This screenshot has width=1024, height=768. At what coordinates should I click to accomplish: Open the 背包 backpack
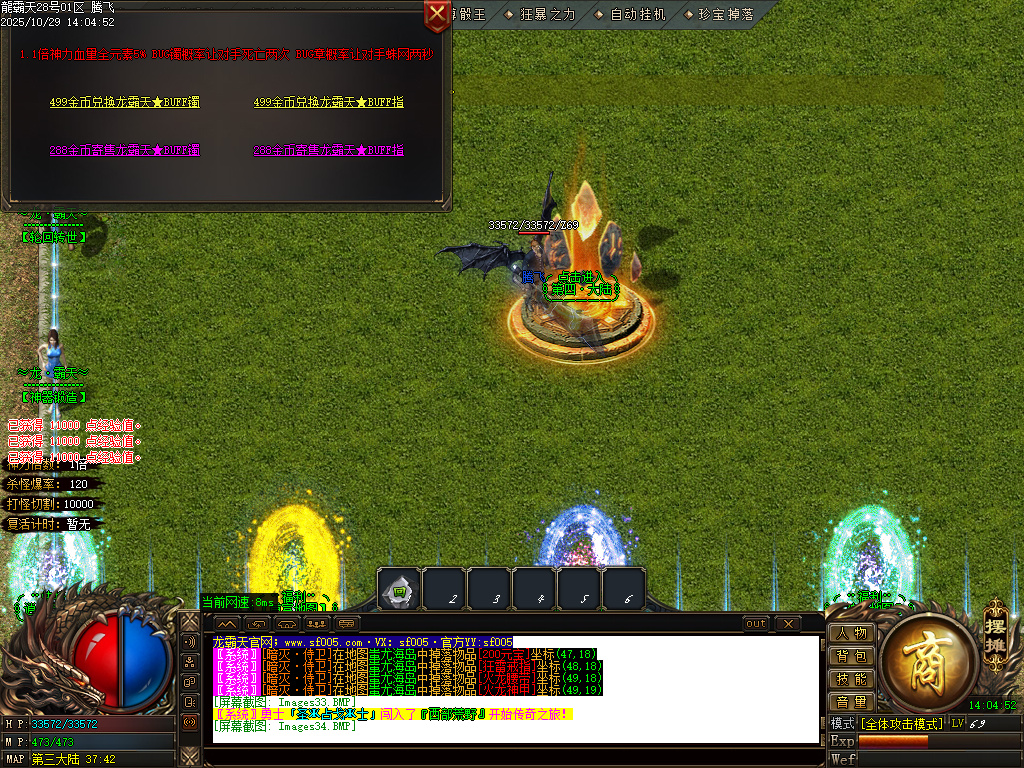click(851, 656)
